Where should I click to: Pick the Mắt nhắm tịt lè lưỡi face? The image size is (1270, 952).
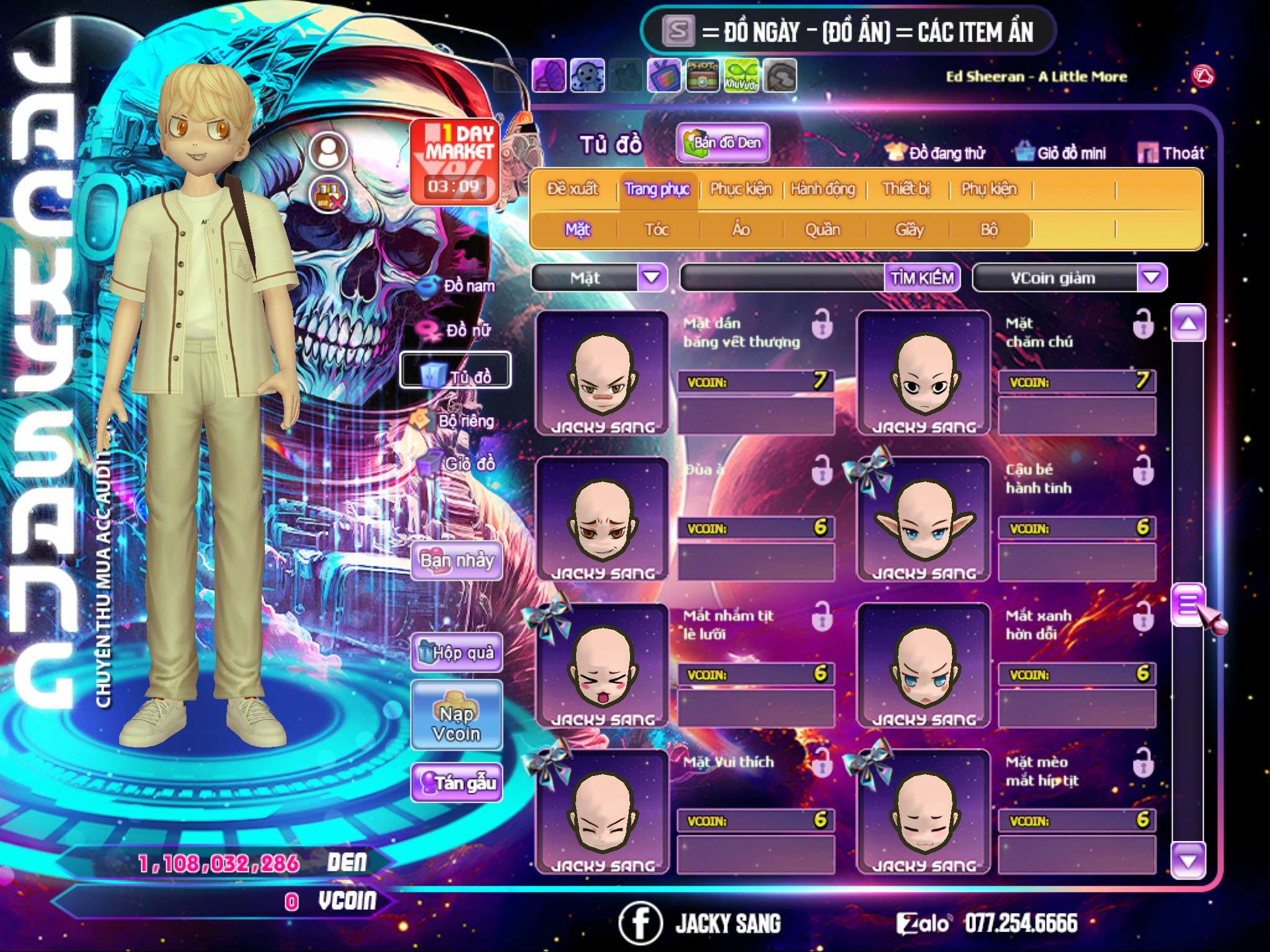(602, 666)
